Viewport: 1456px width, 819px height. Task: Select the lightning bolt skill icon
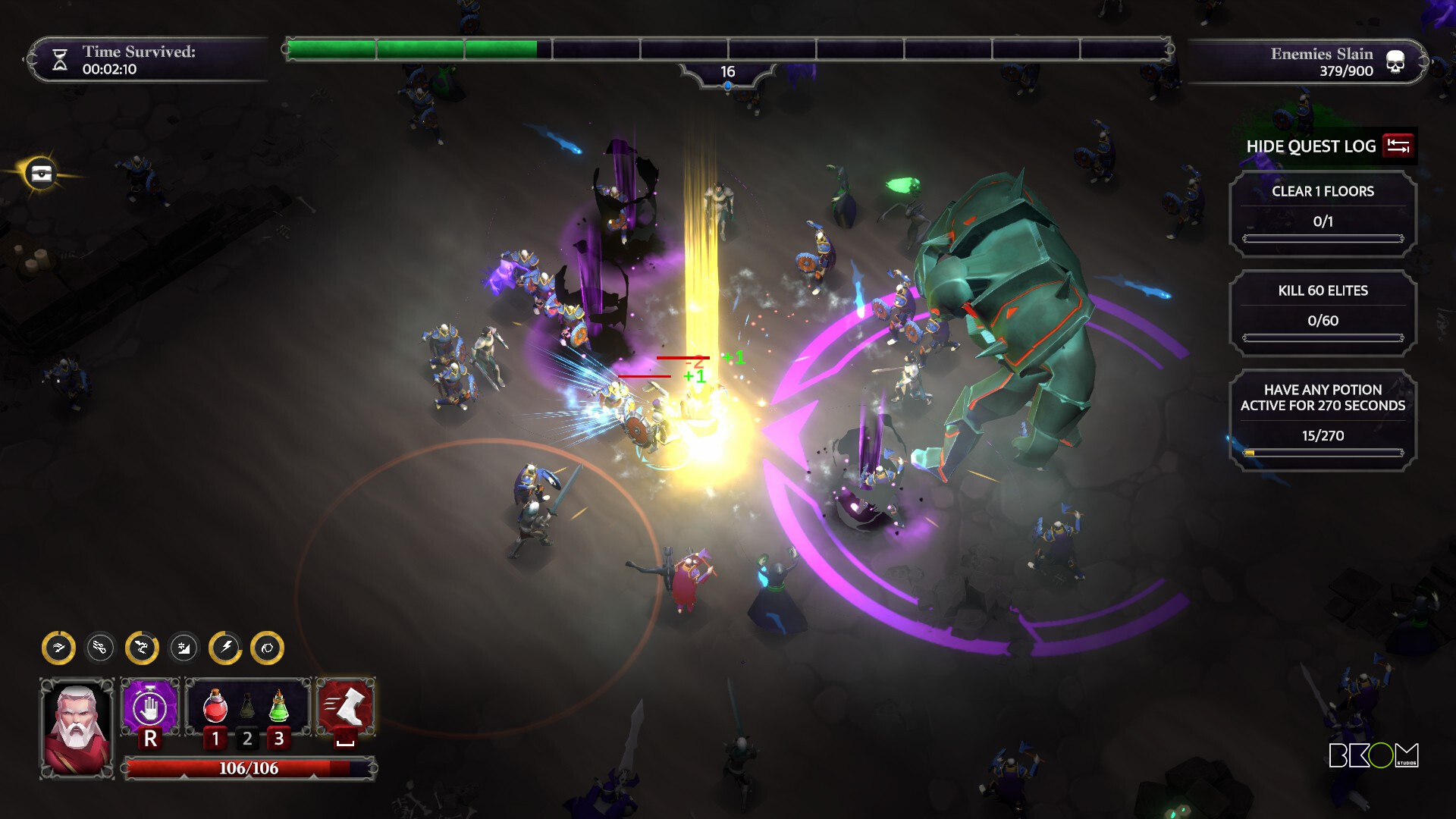[x=225, y=648]
